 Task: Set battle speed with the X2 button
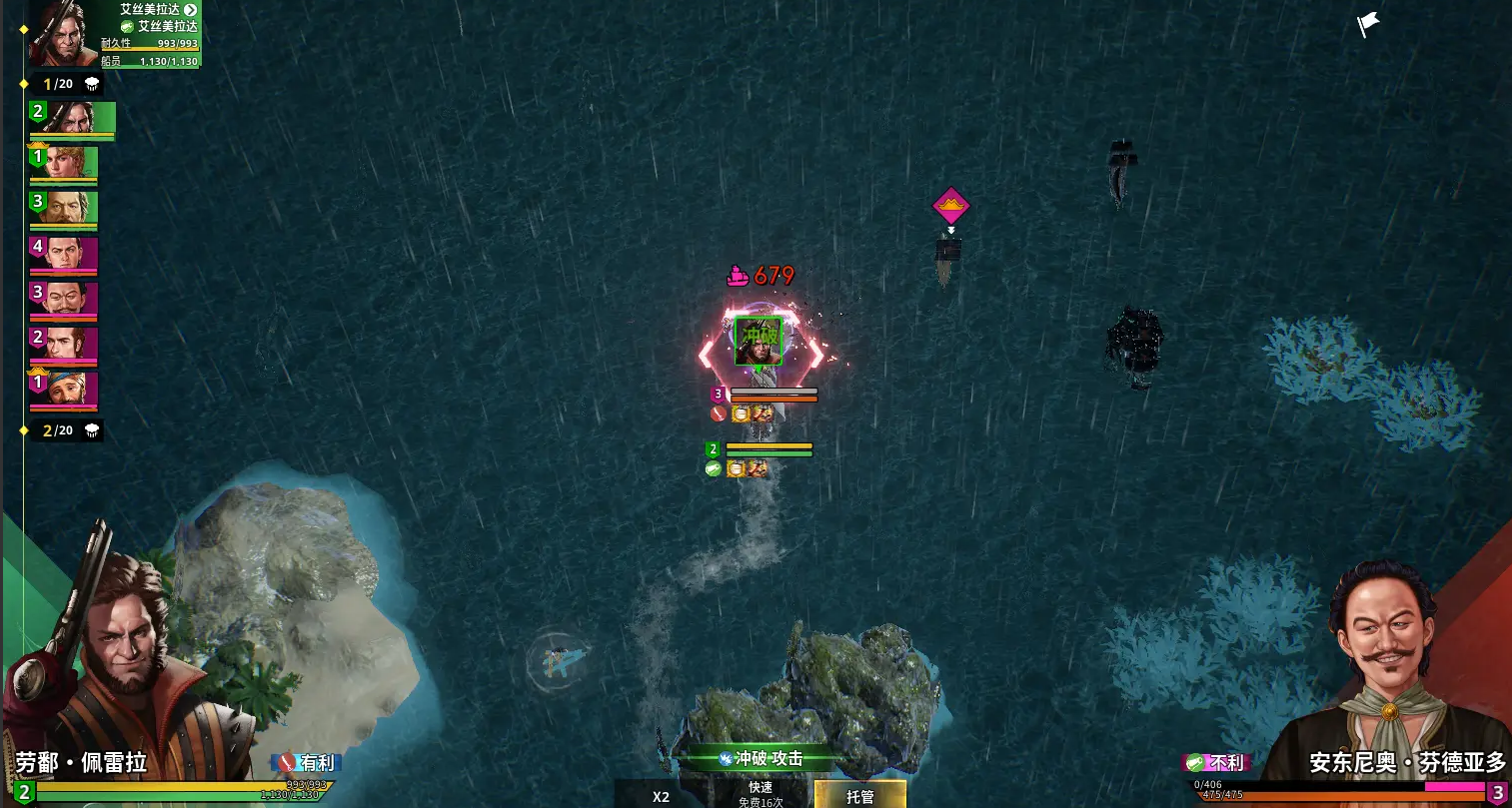coord(661,796)
